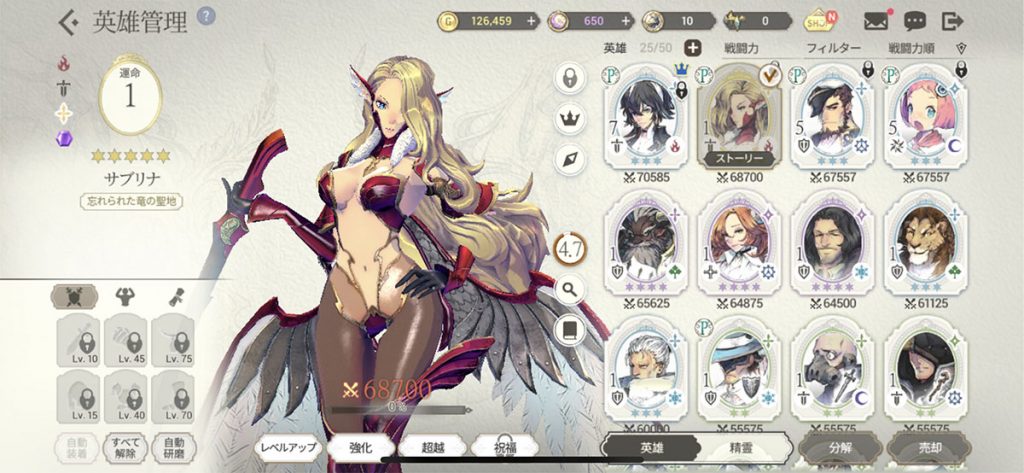The height and width of the screenshot is (473, 1024).
Task: Expand hero slots with plus button
Action: pyautogui.click(x=692, y=48)
